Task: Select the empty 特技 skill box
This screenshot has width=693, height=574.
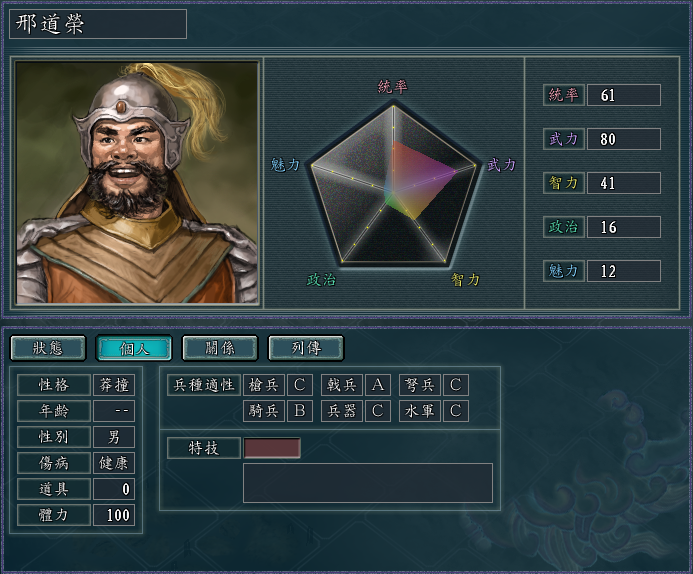Action: [272, 448]
